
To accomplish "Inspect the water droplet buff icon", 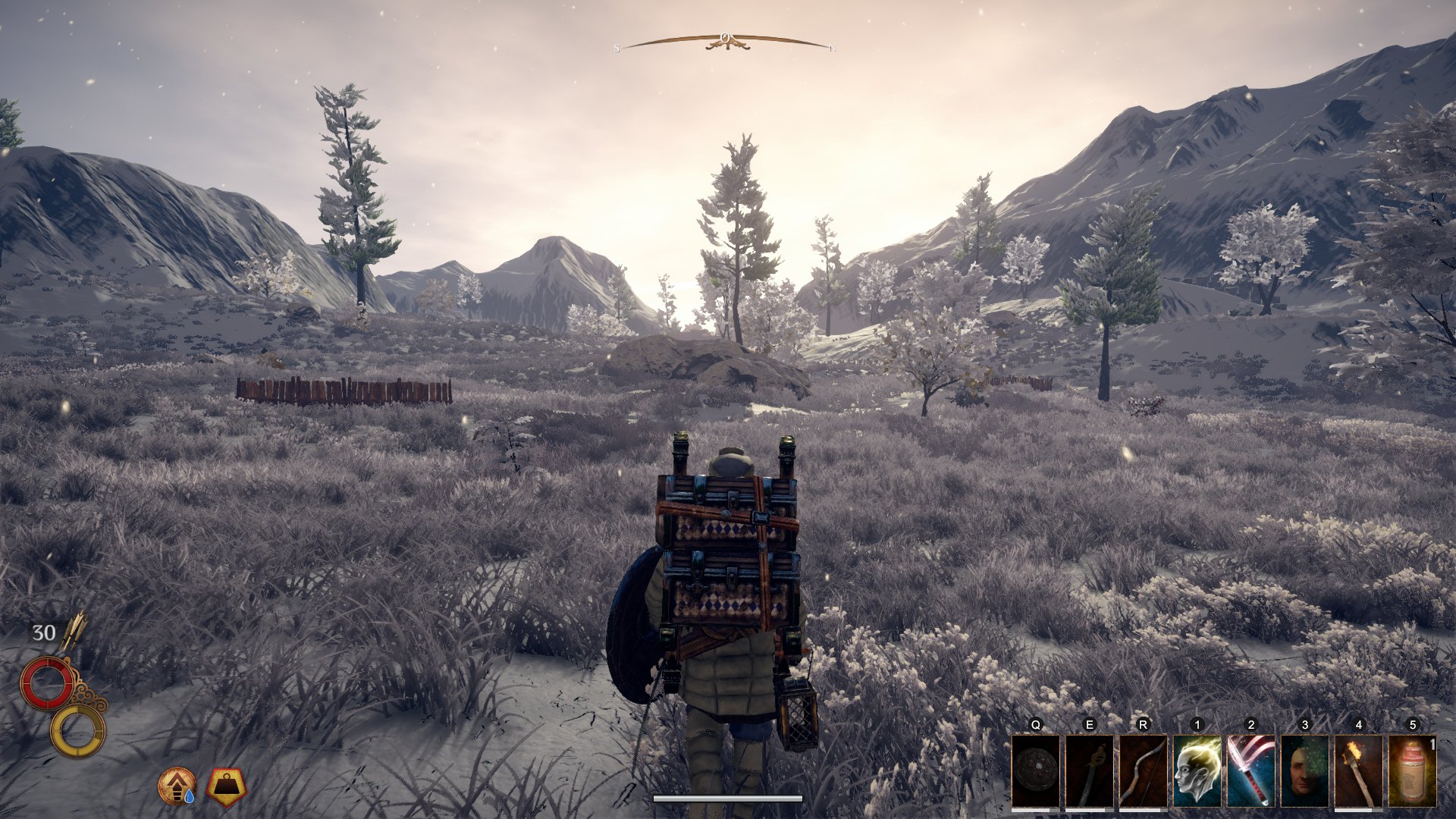I will (x=177, y=786).
